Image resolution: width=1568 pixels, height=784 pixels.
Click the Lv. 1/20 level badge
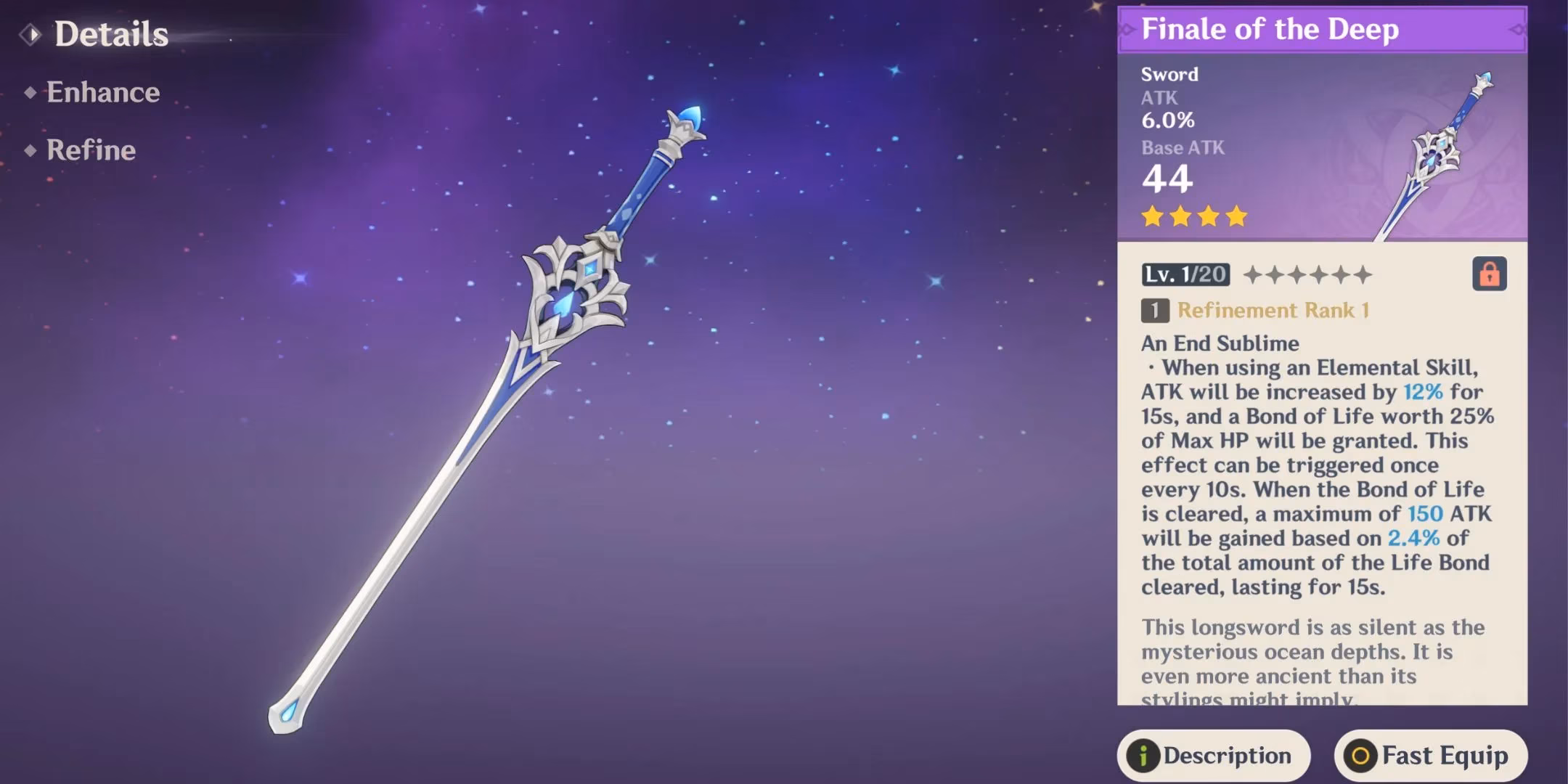click(x=1185, y=274)
